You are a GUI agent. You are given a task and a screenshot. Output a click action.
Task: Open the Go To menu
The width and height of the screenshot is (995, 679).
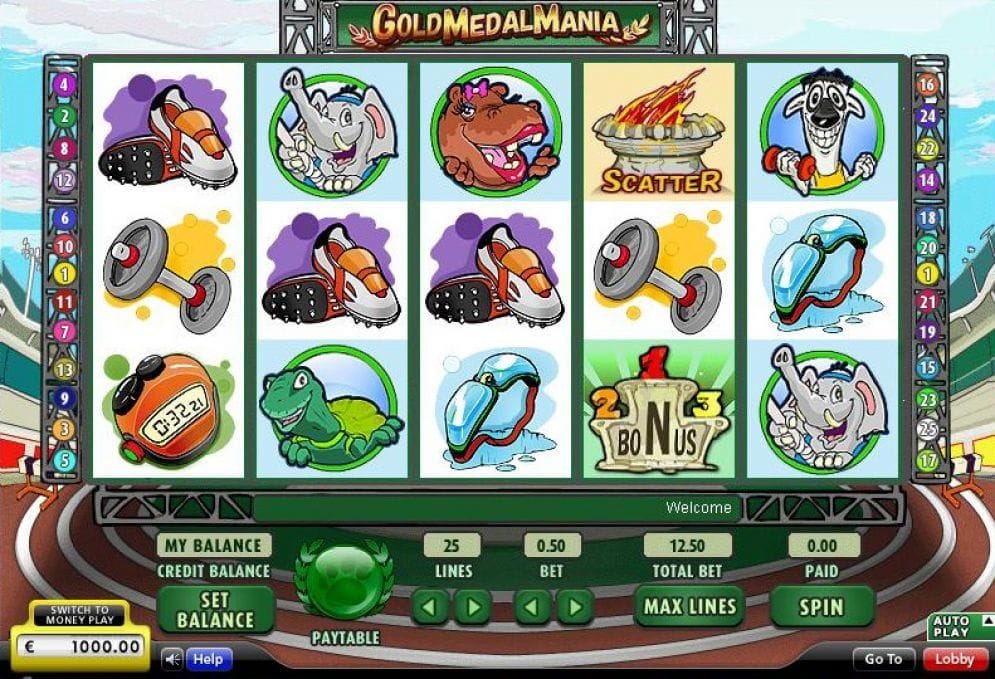(x=884, y=659)
